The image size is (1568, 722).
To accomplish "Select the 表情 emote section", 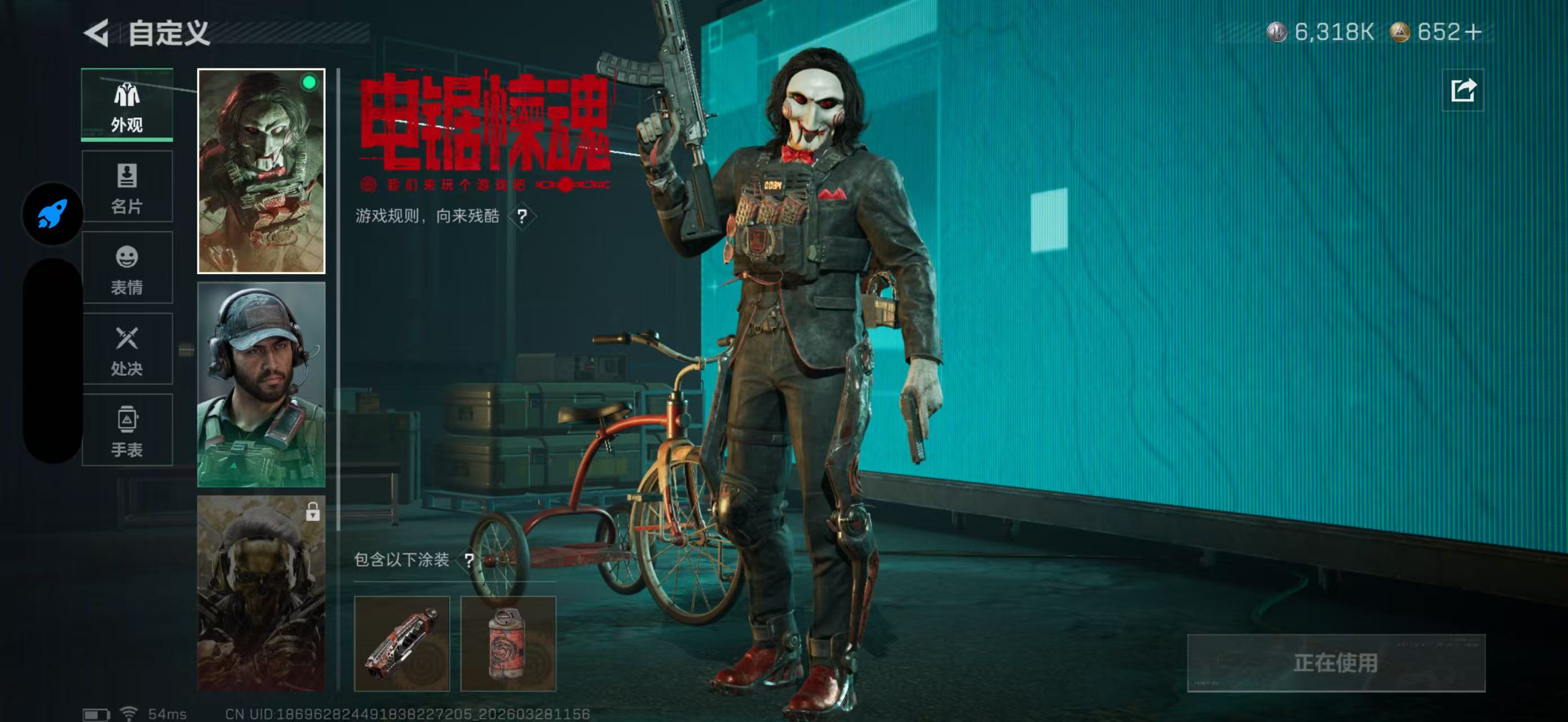I will tap(127, 268).
